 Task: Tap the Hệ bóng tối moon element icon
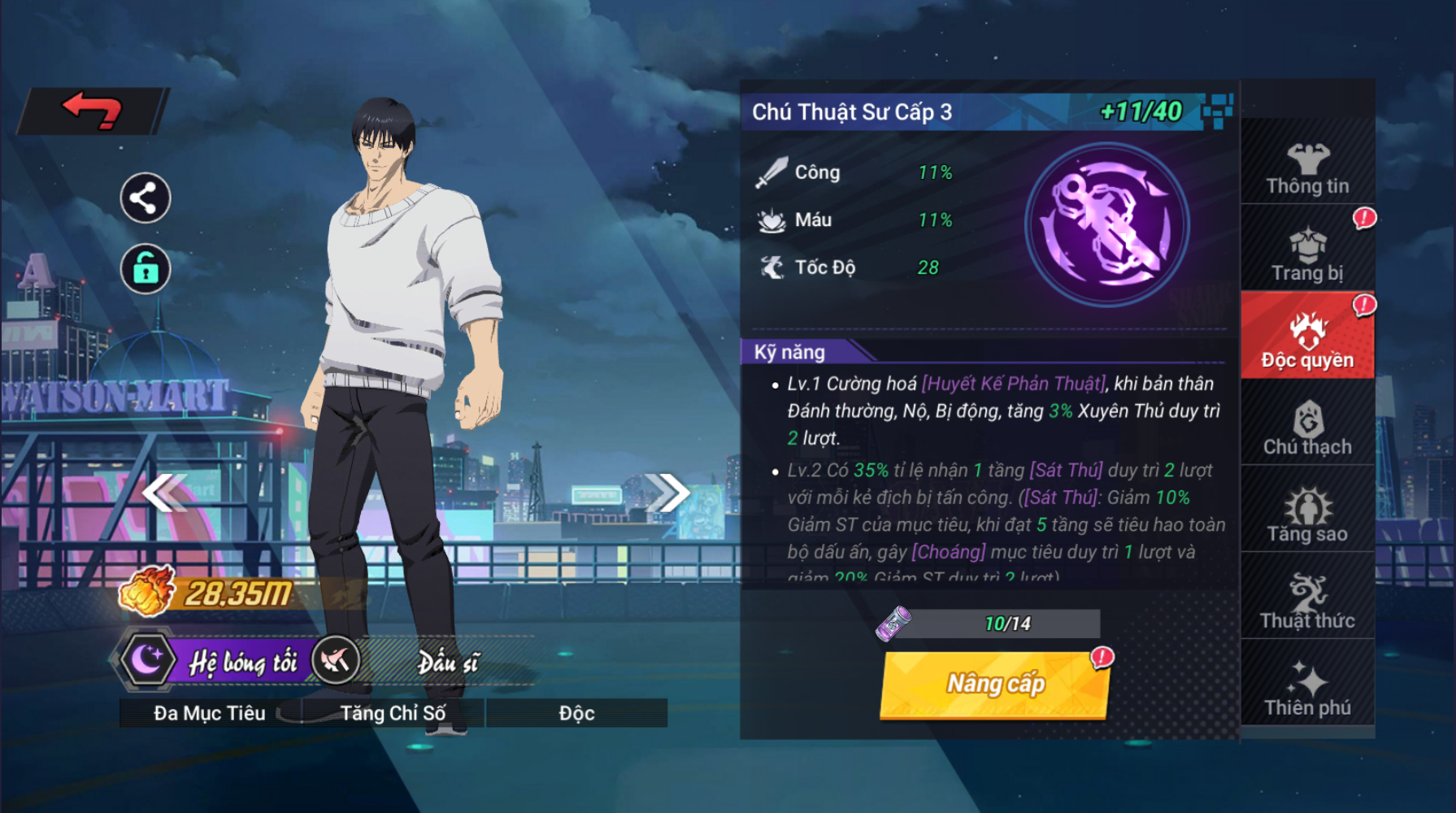coord(147,659)
